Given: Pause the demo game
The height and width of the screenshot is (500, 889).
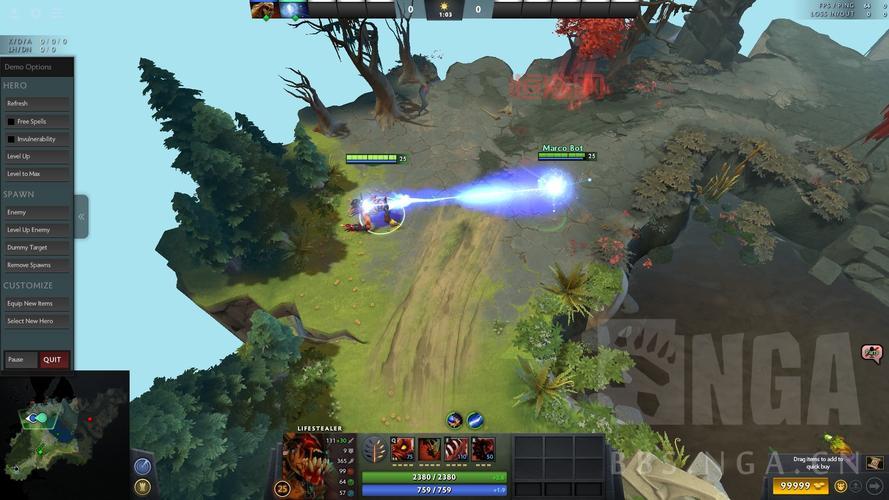Looking at the screenshot, I should [x=20, y=360].
